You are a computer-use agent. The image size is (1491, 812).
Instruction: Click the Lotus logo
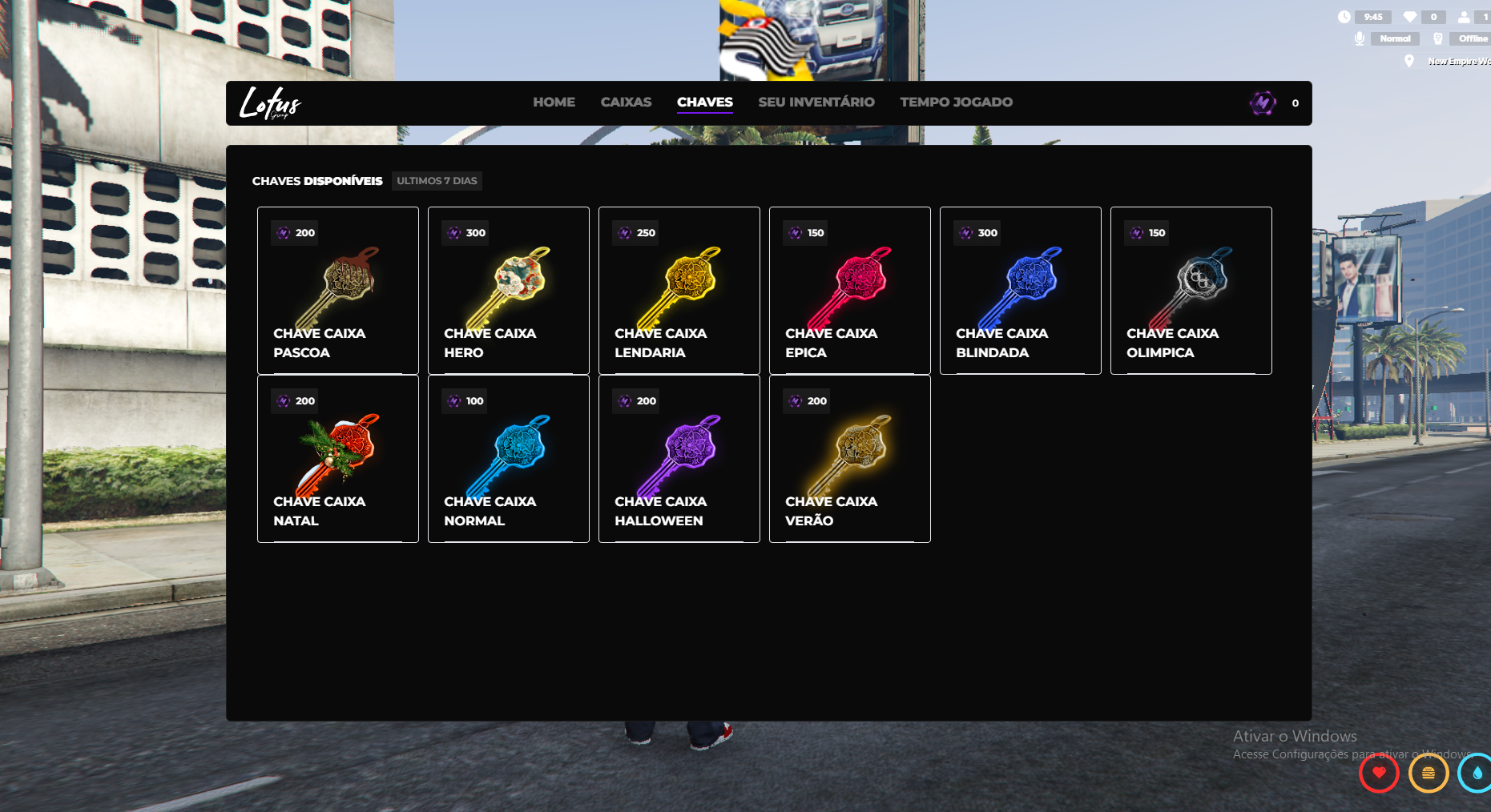click(x=270, y=103)
